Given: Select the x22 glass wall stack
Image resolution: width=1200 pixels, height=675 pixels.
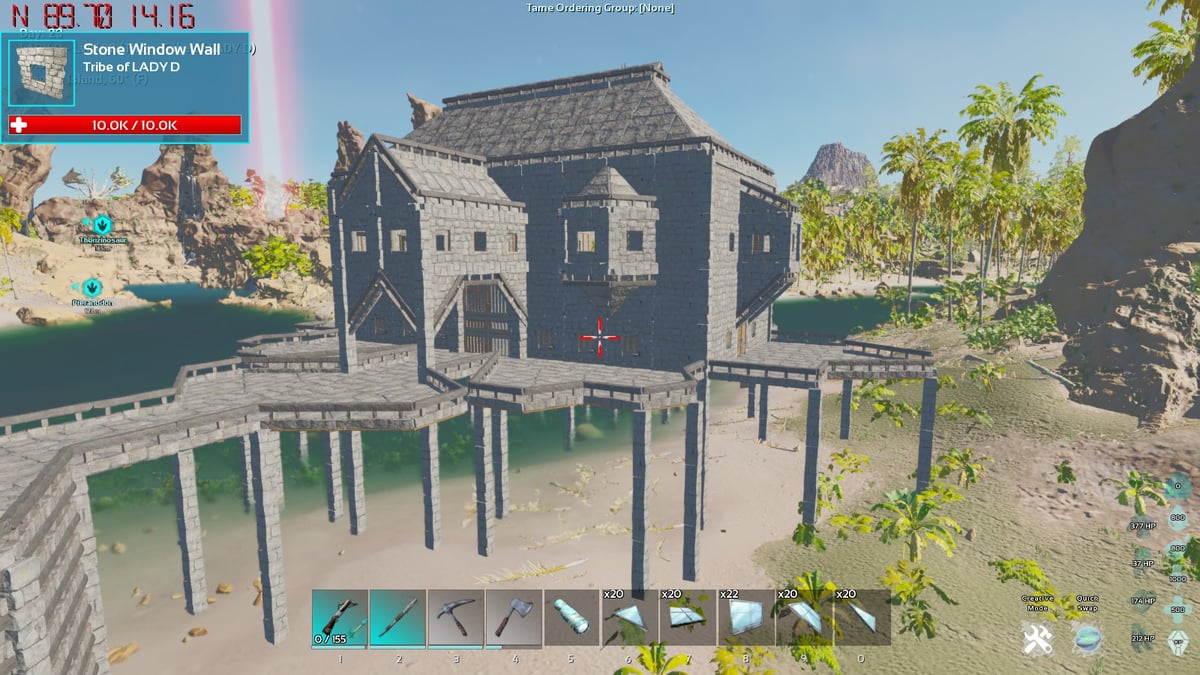Looking at the screenshot, I should [745, 617].
